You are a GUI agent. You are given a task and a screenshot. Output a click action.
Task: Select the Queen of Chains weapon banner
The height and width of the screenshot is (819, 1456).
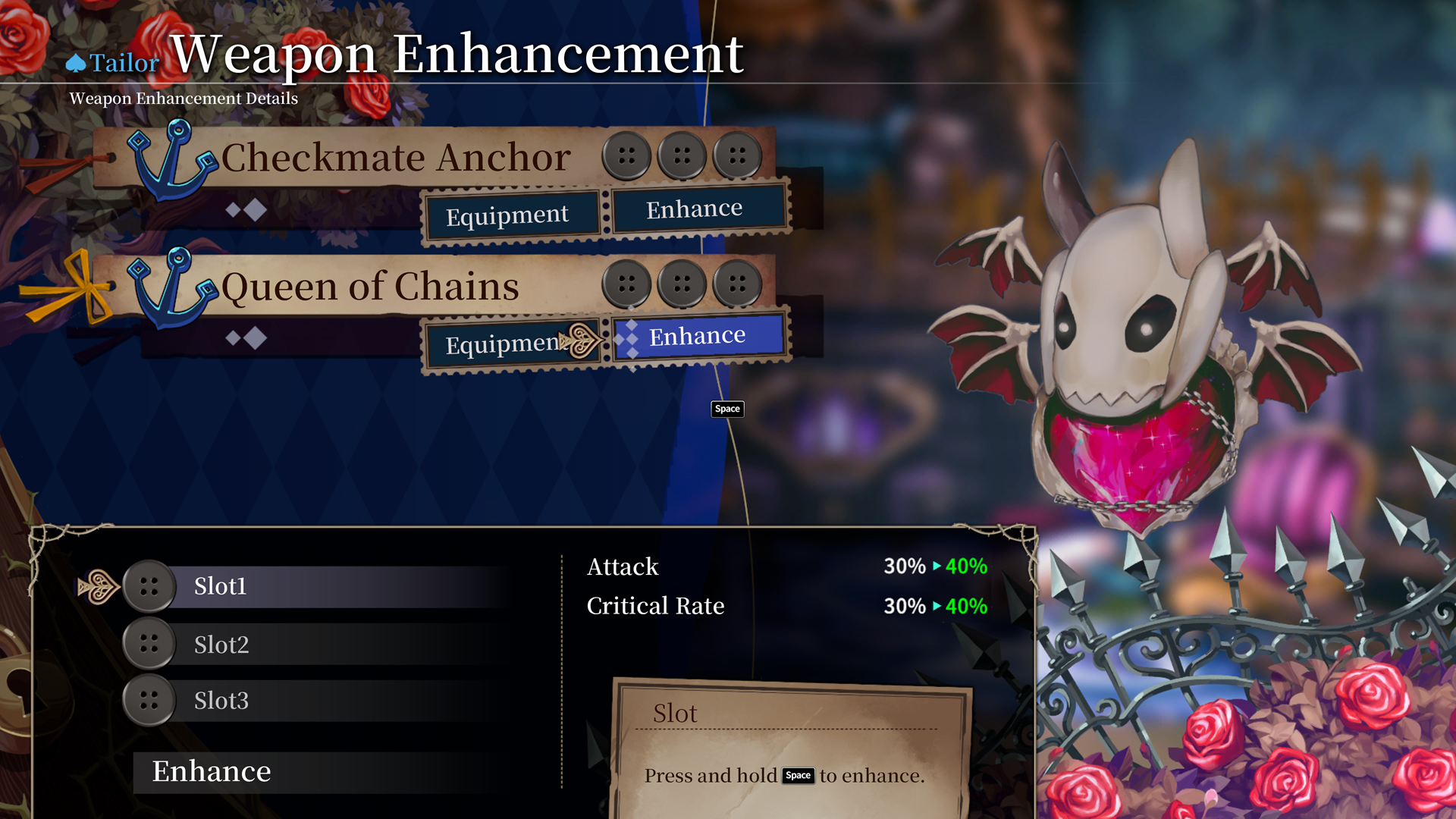[x=372, y=287]
